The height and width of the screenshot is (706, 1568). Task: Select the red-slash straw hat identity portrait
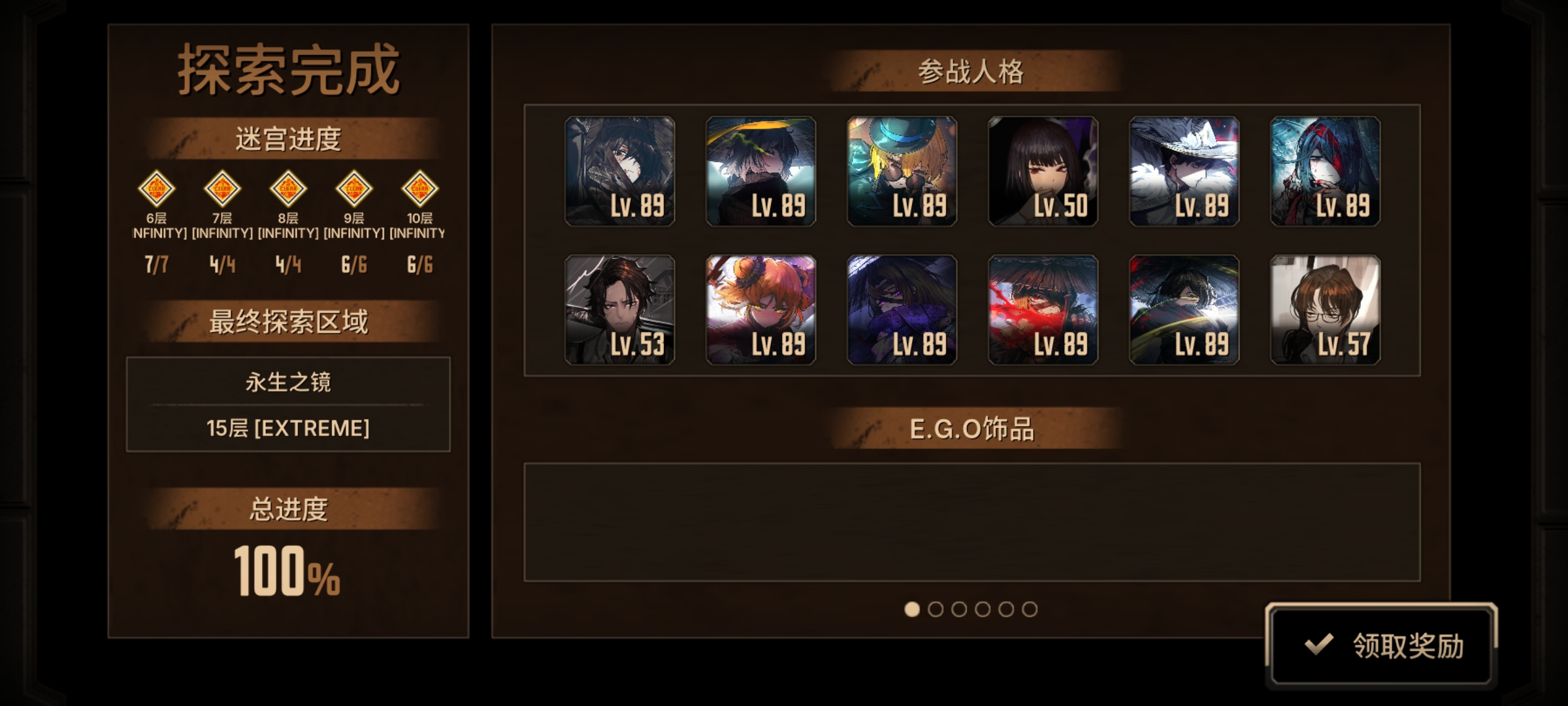1043,310
